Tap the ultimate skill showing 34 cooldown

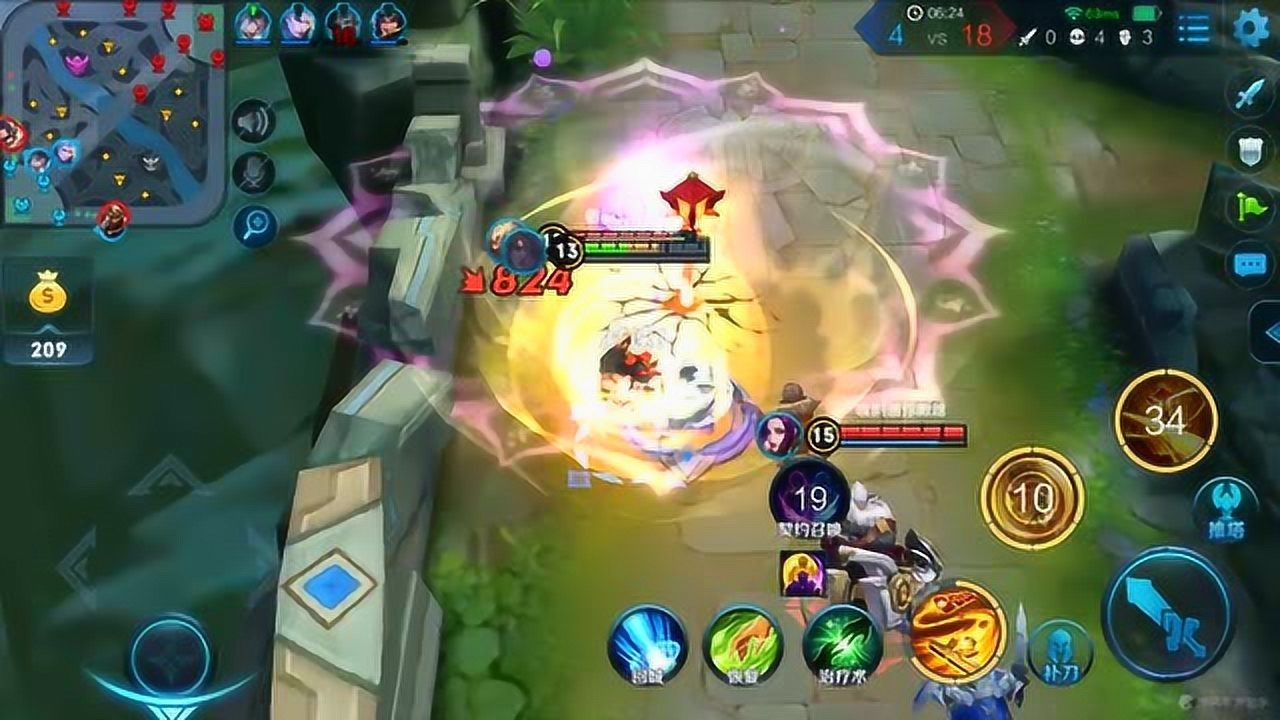tap(1165, 420)
